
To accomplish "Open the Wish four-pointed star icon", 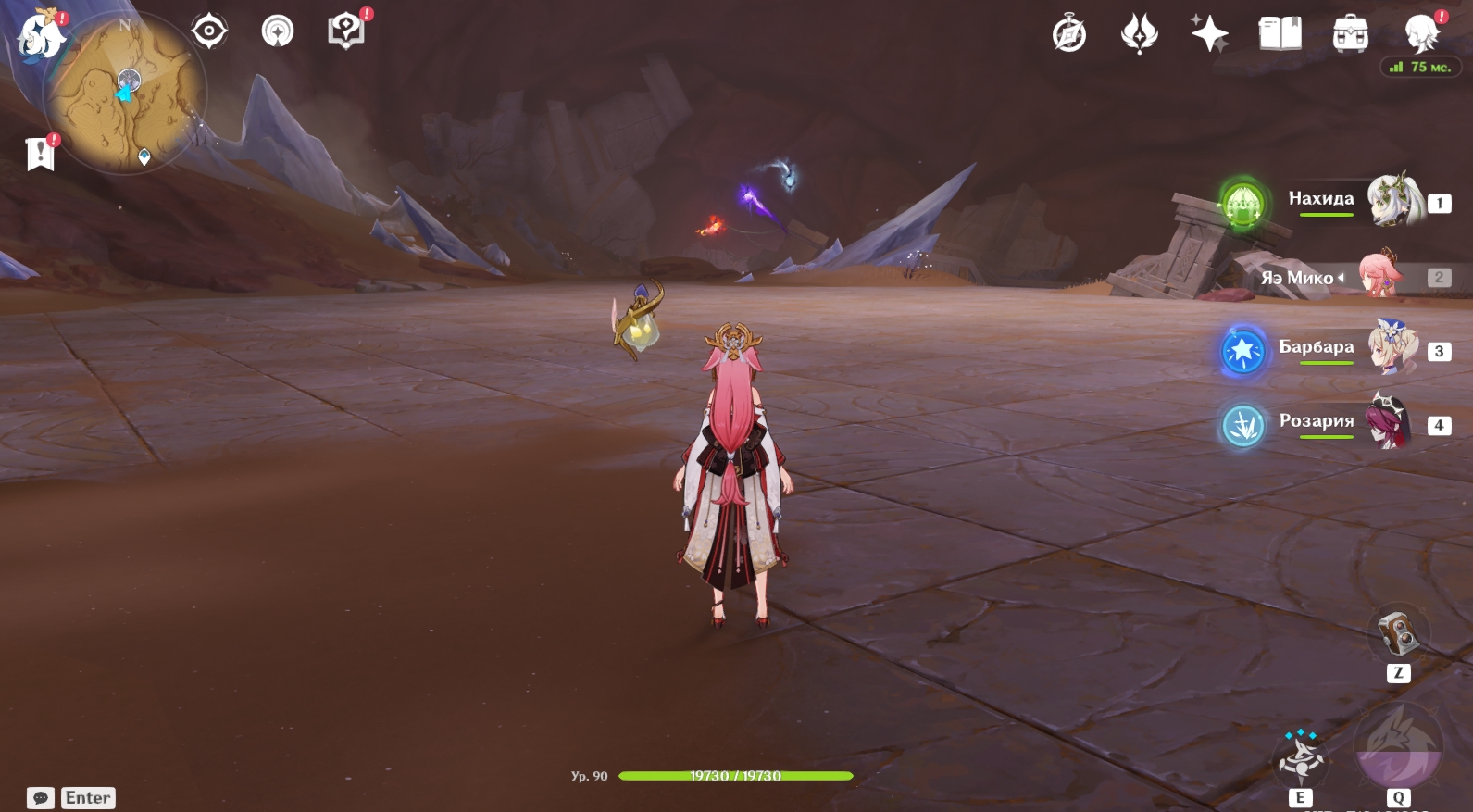I will pyautogui.click(x=1209, y=35).
